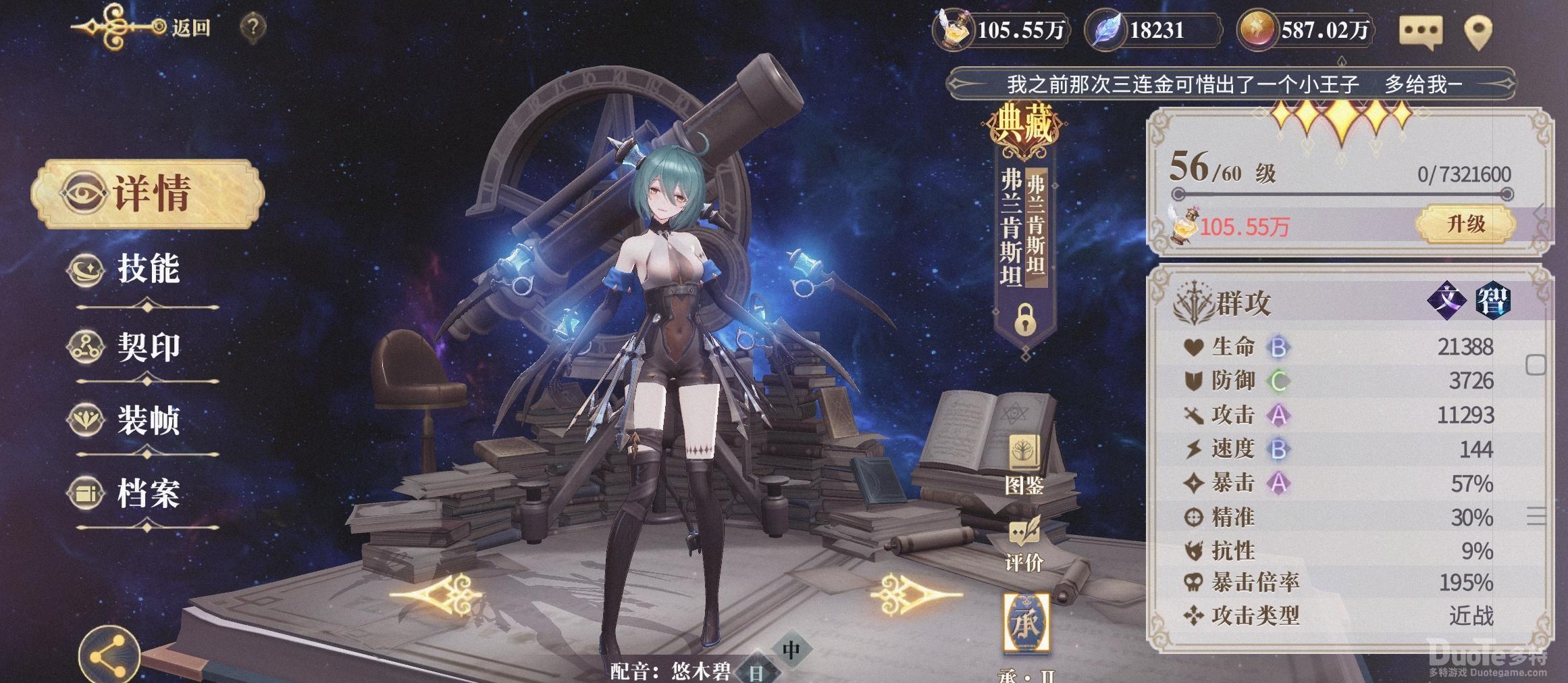Open the map location pin icon
The width and height of the screenshot is (1568, 683).
[x=1478, y=31]
